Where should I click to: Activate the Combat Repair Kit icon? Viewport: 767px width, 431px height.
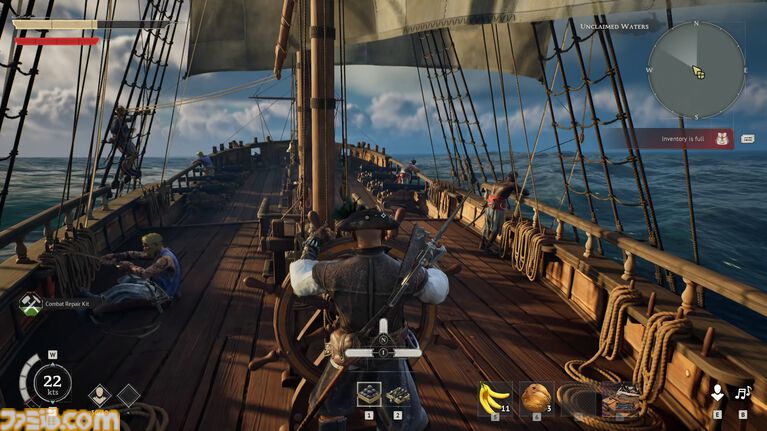30,300
